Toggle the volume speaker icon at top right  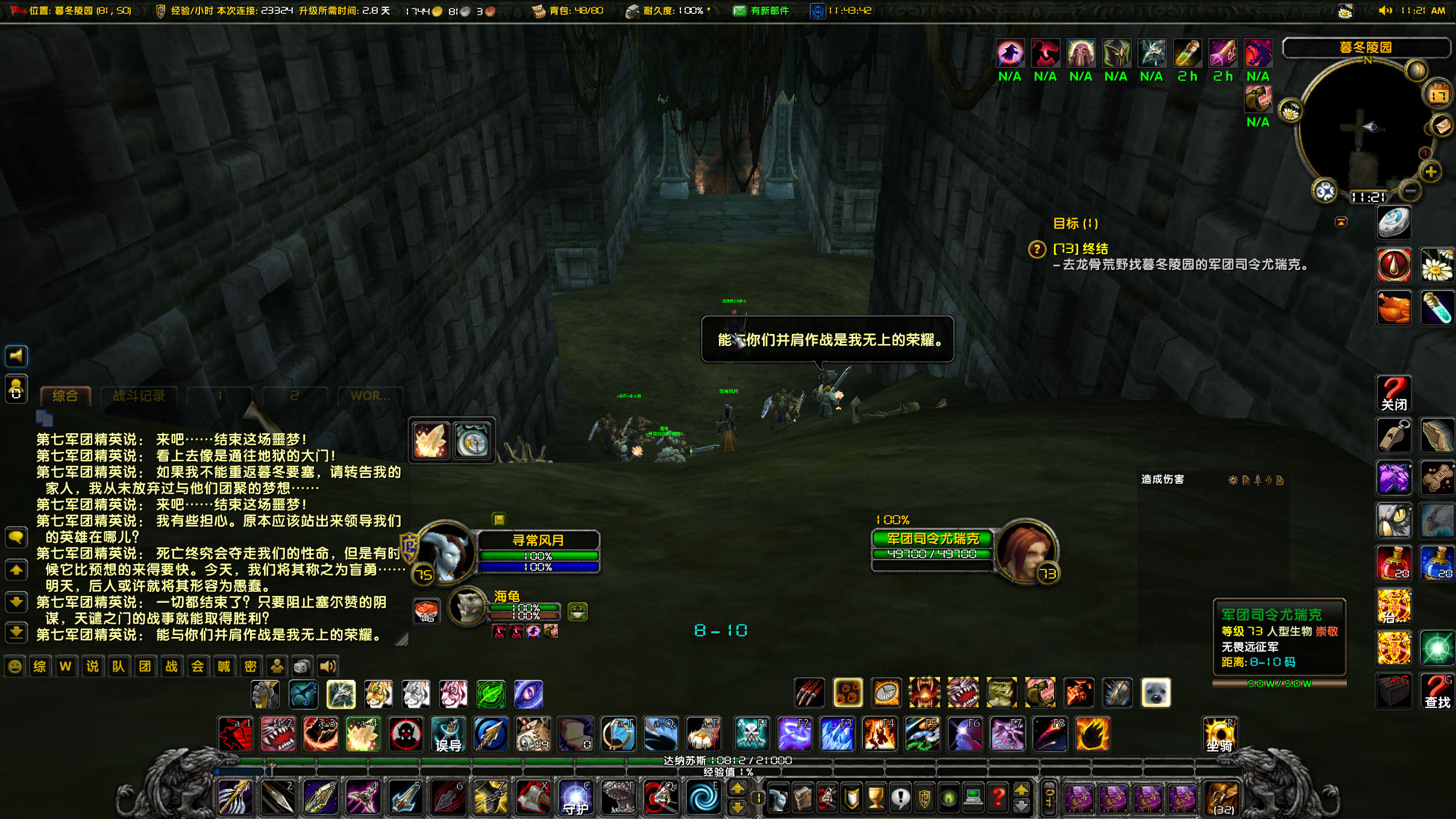pyautogui.click(x=1385, y=10)
